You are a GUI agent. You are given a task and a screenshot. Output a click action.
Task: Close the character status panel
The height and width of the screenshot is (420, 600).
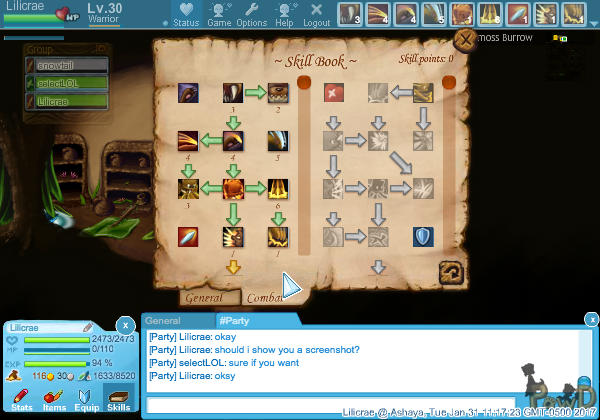point(124,325)
